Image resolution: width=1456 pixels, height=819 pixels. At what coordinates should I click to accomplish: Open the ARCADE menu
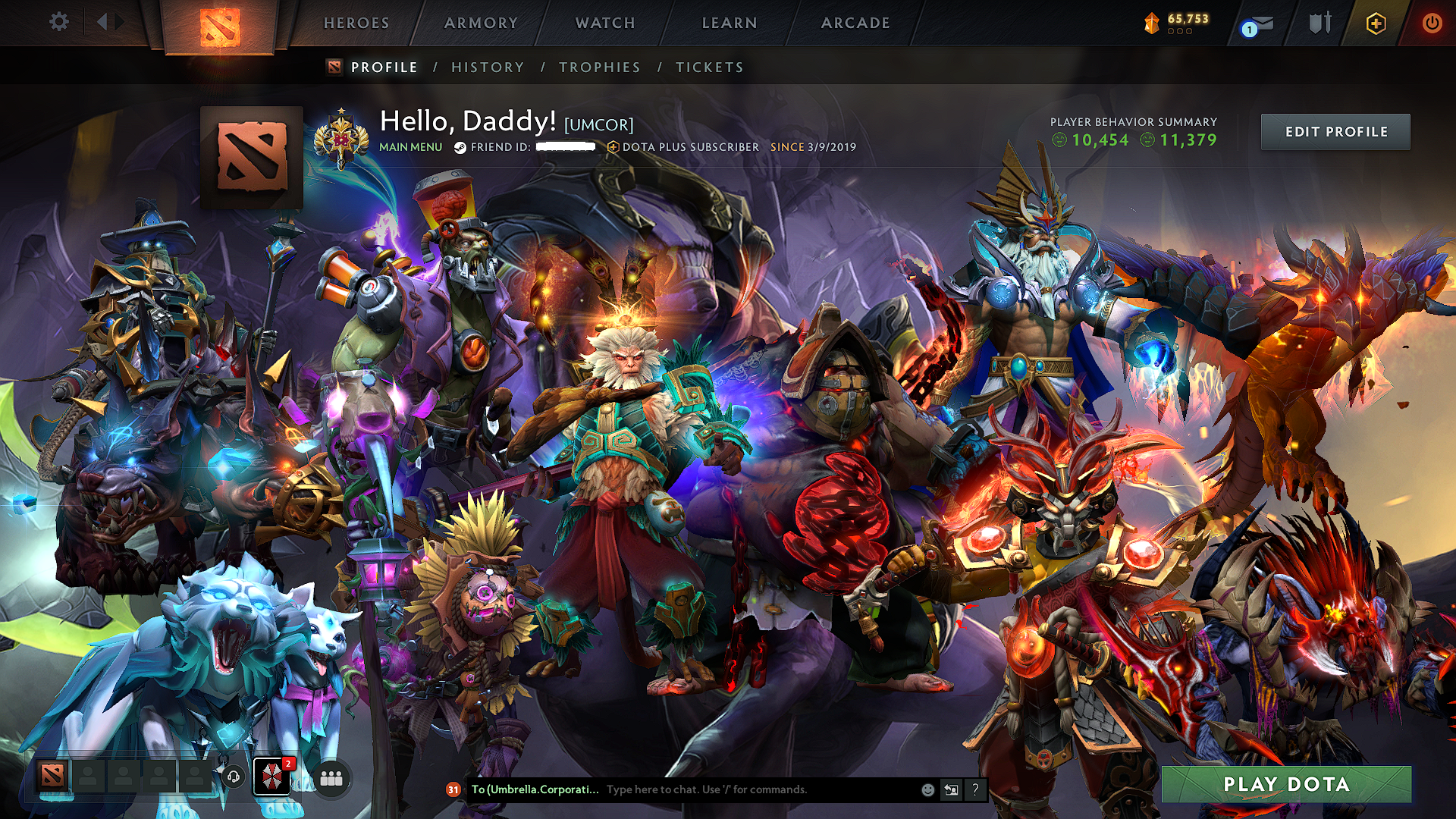point(856,23)
